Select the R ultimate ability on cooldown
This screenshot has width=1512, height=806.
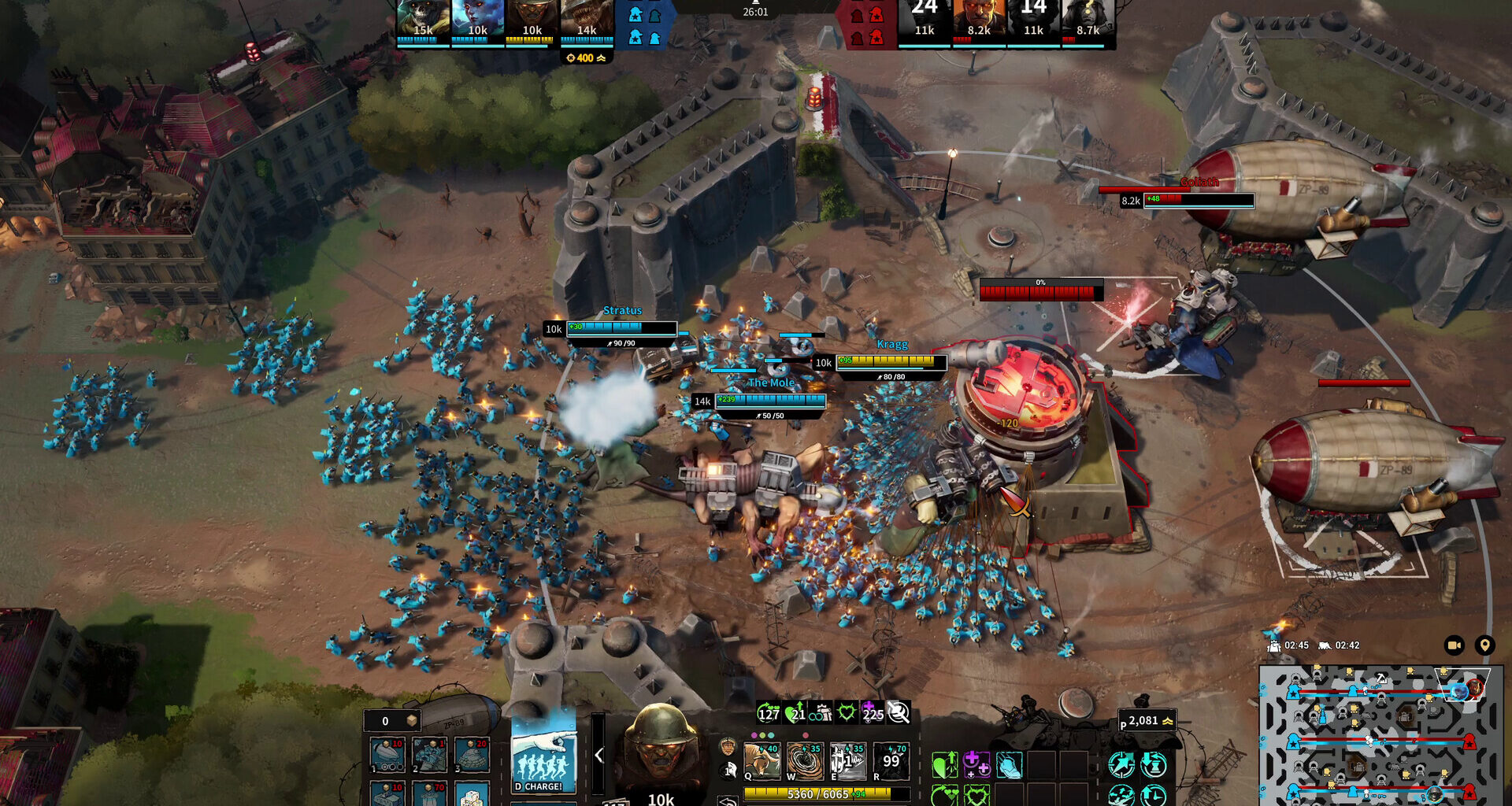point(891,761)
